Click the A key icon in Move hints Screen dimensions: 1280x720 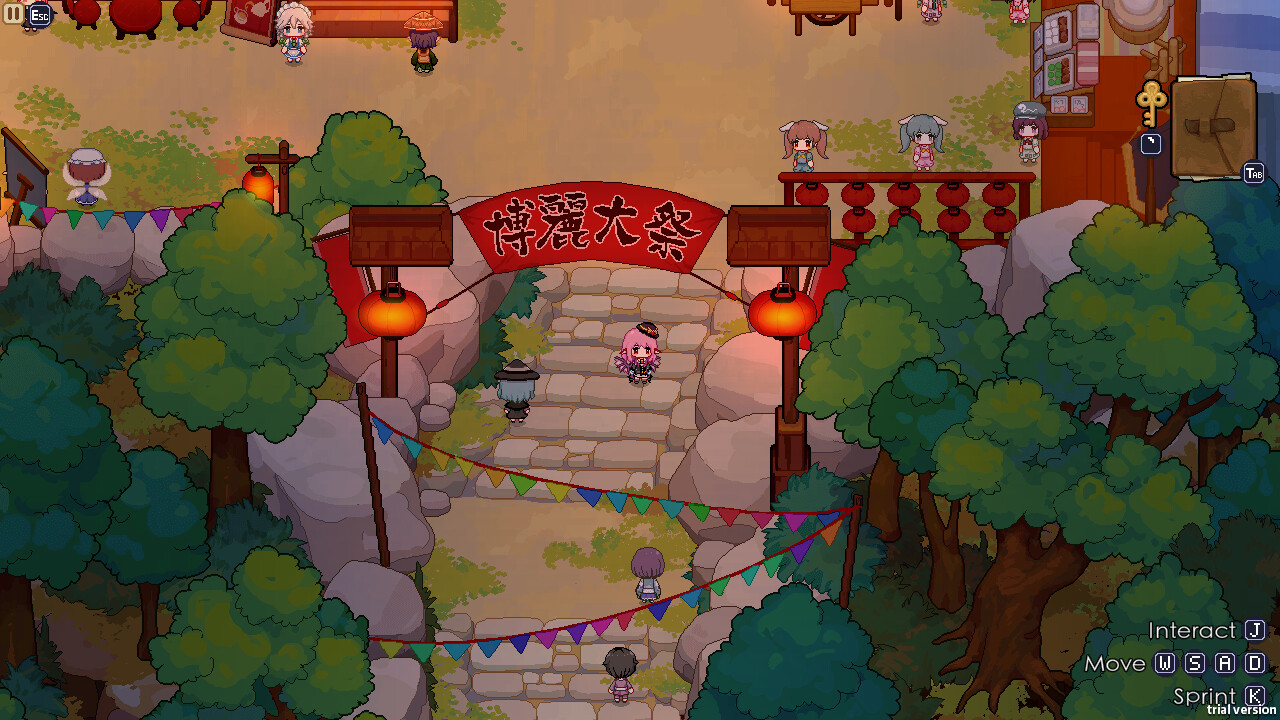coord(1225,663)
